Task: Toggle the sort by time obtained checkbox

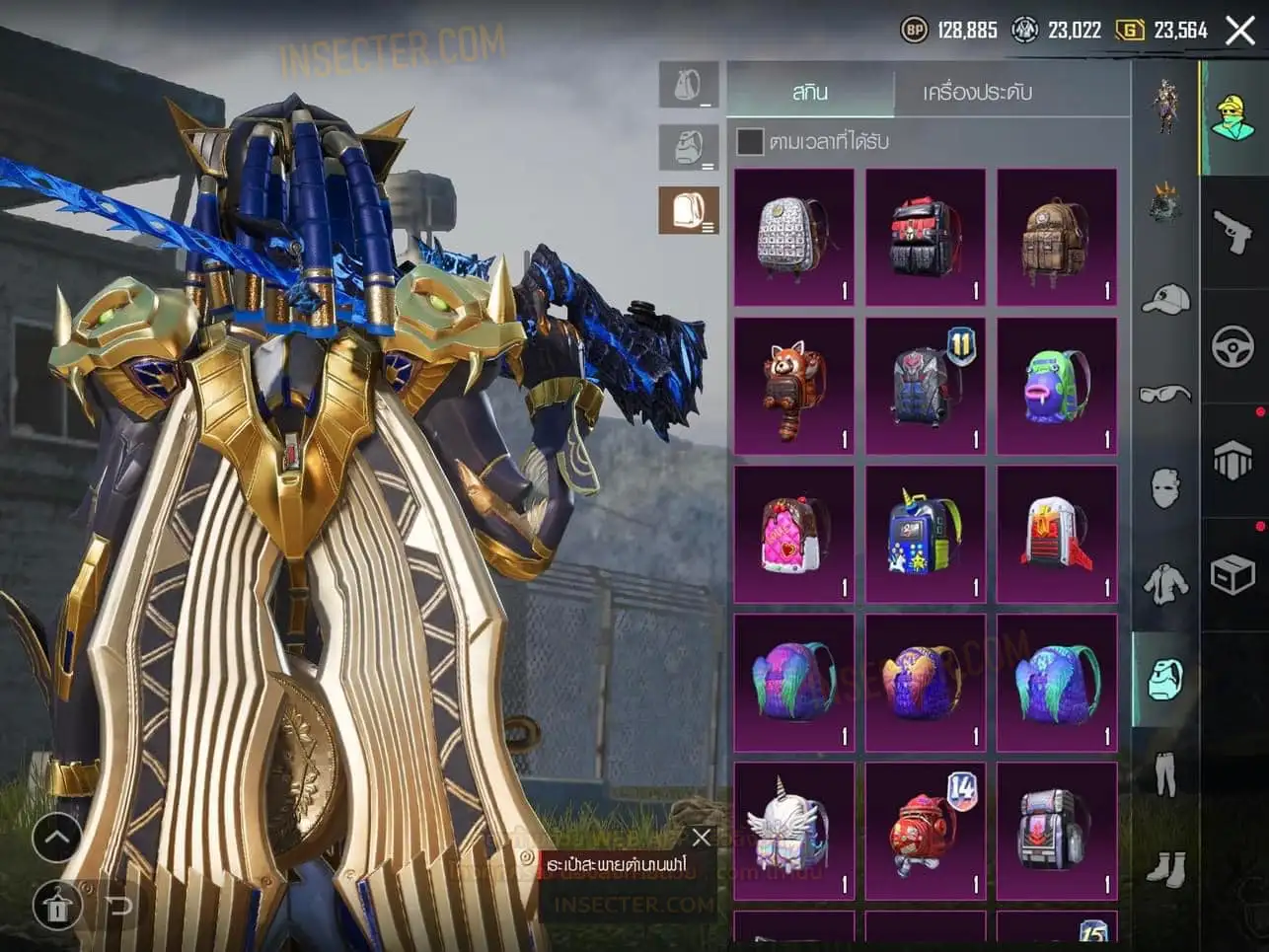Action: tap(750, 141)
